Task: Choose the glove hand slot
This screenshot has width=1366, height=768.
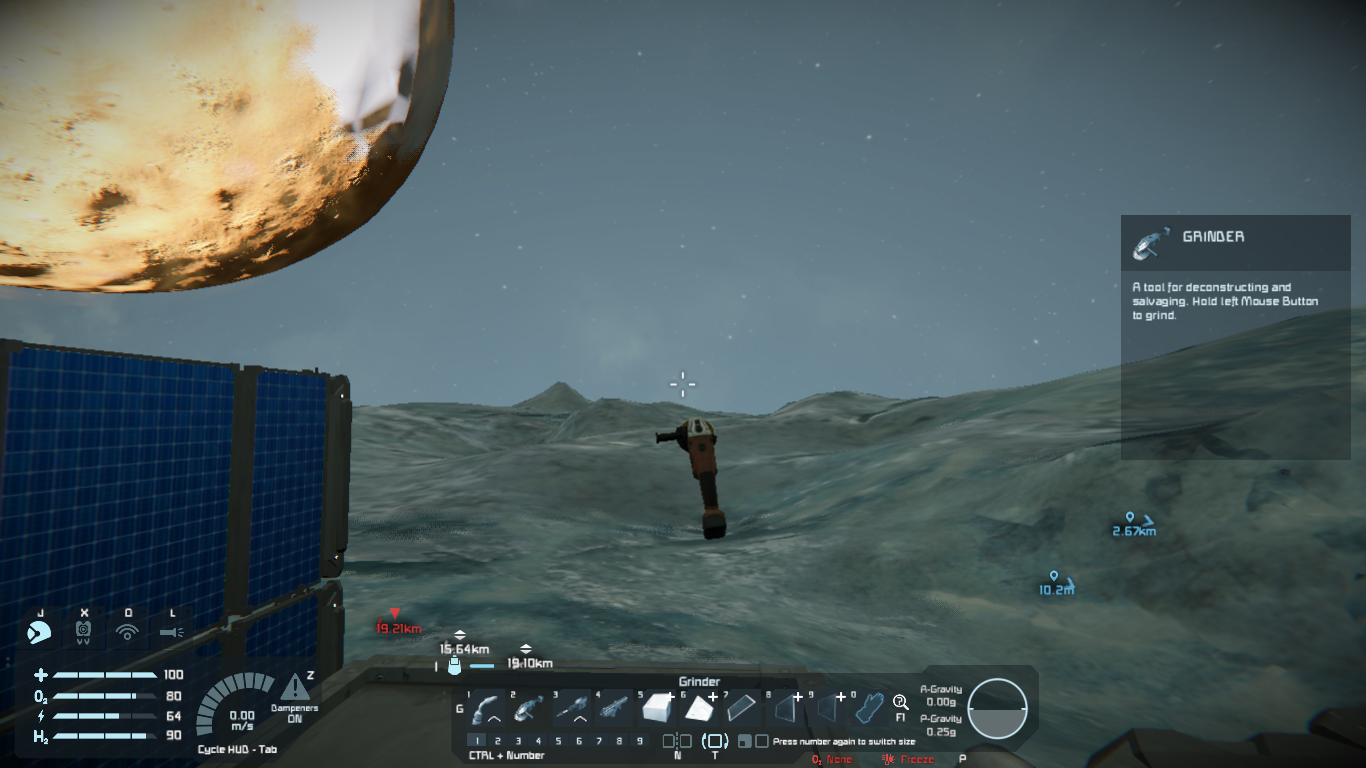Action: coord(869,709)
